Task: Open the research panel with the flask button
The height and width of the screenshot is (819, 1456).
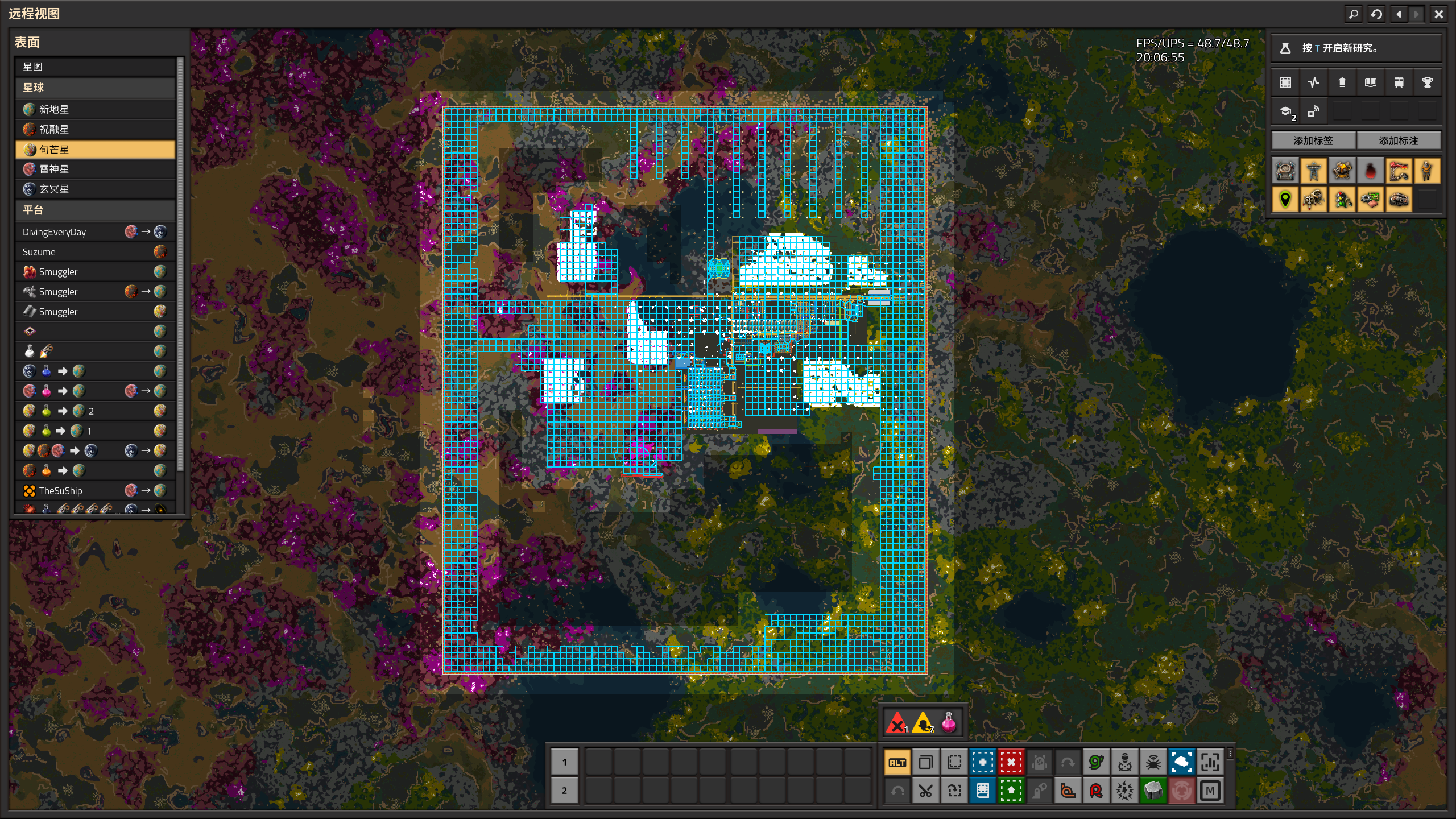Action: click(1285, 48)
